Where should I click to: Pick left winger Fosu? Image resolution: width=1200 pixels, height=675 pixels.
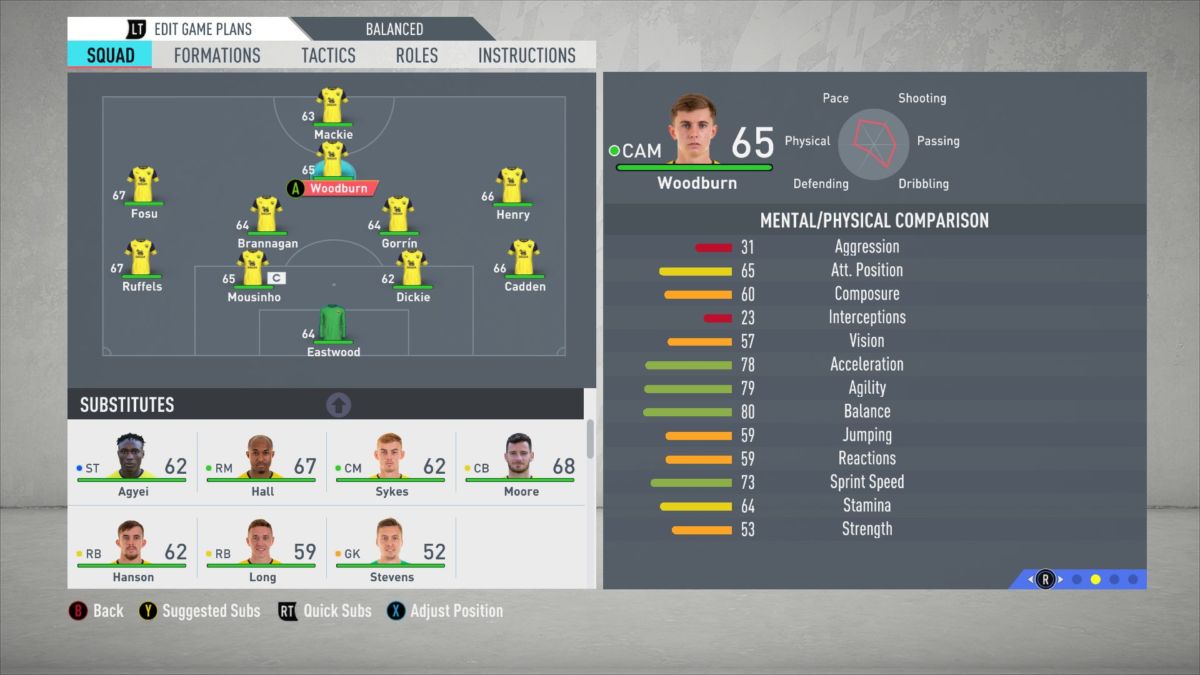[x=143, y=188]
